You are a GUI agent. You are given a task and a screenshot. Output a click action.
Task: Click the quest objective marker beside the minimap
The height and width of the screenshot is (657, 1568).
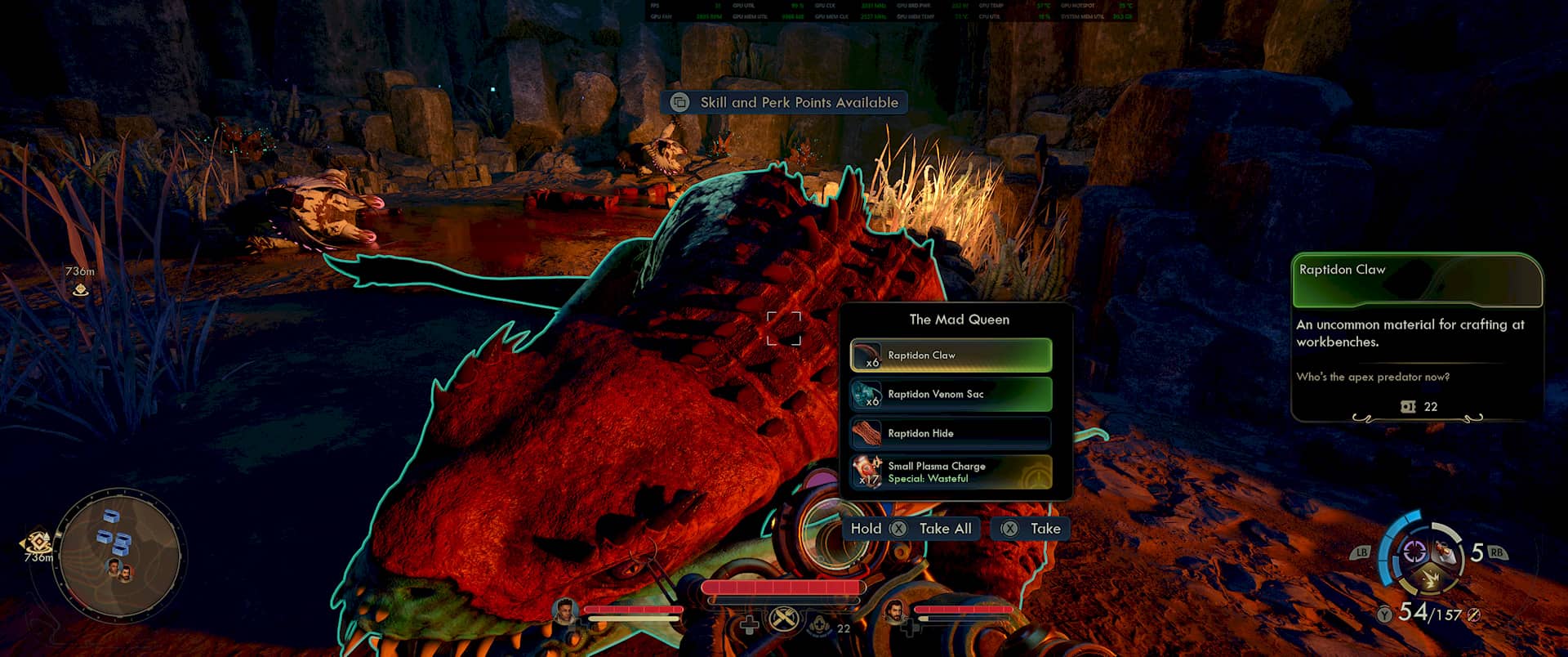click(37, 543)
